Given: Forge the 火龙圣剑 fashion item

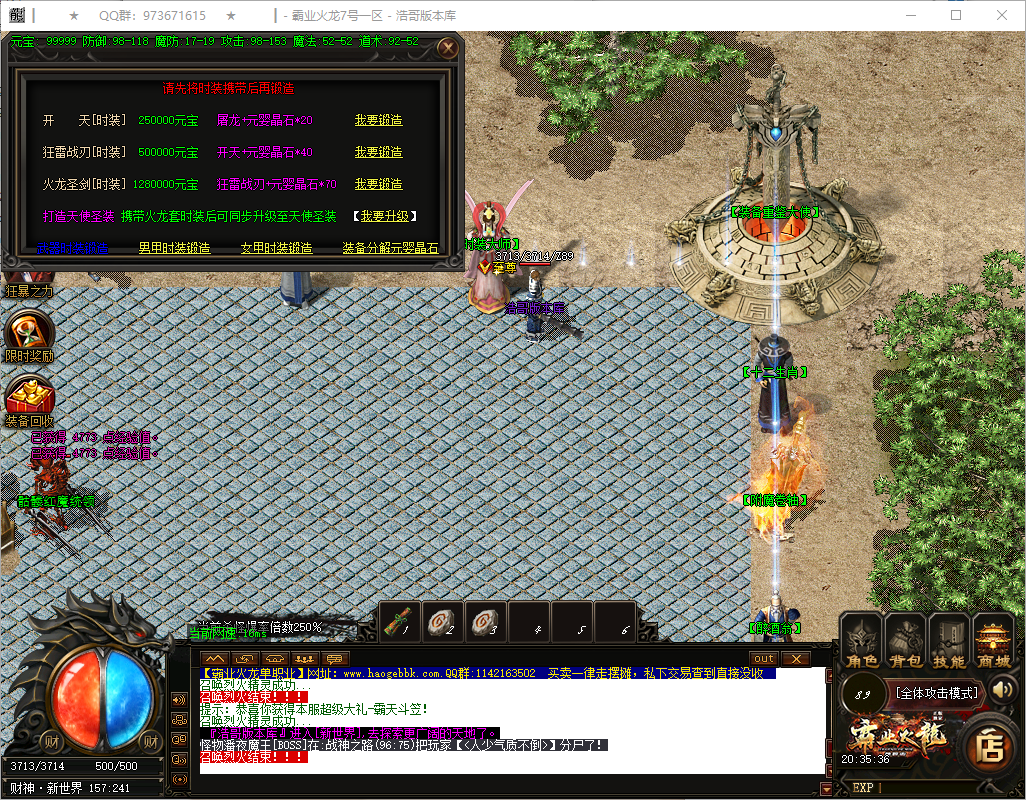Looking at the screenshot, I should pos(378,184).
